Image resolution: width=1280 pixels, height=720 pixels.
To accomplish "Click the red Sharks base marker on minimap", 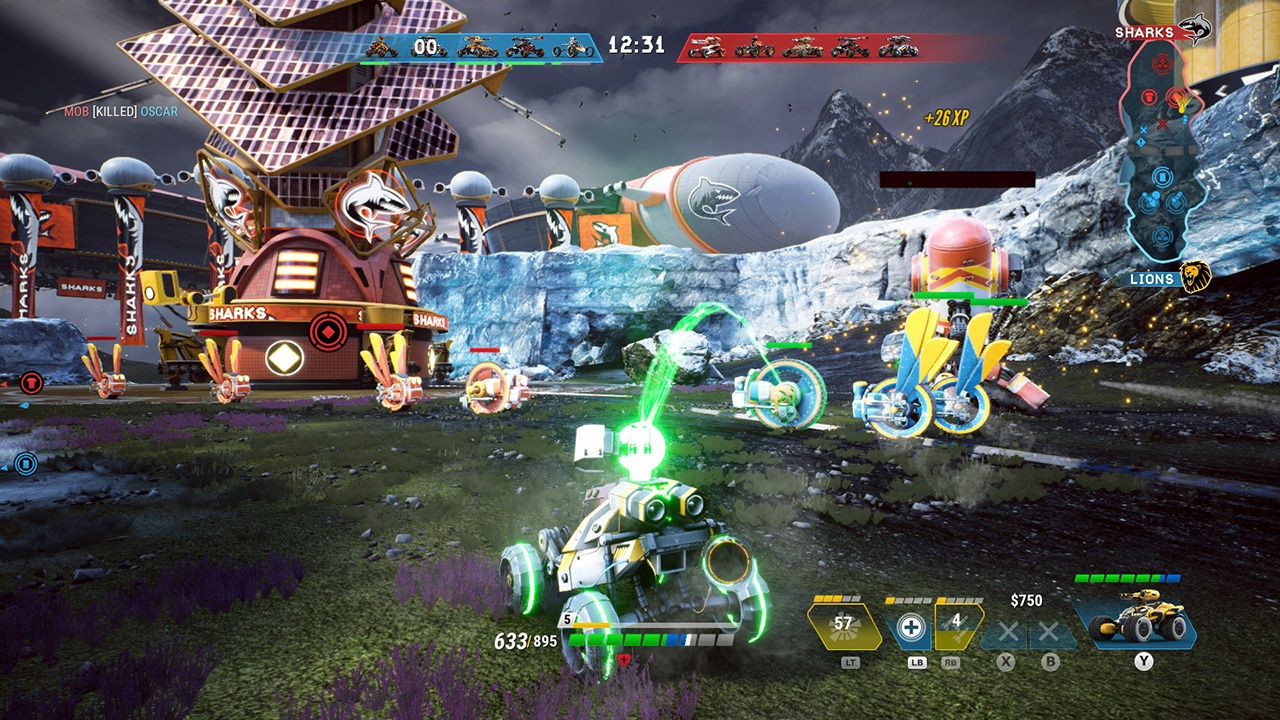I will tap(1163, 65).
